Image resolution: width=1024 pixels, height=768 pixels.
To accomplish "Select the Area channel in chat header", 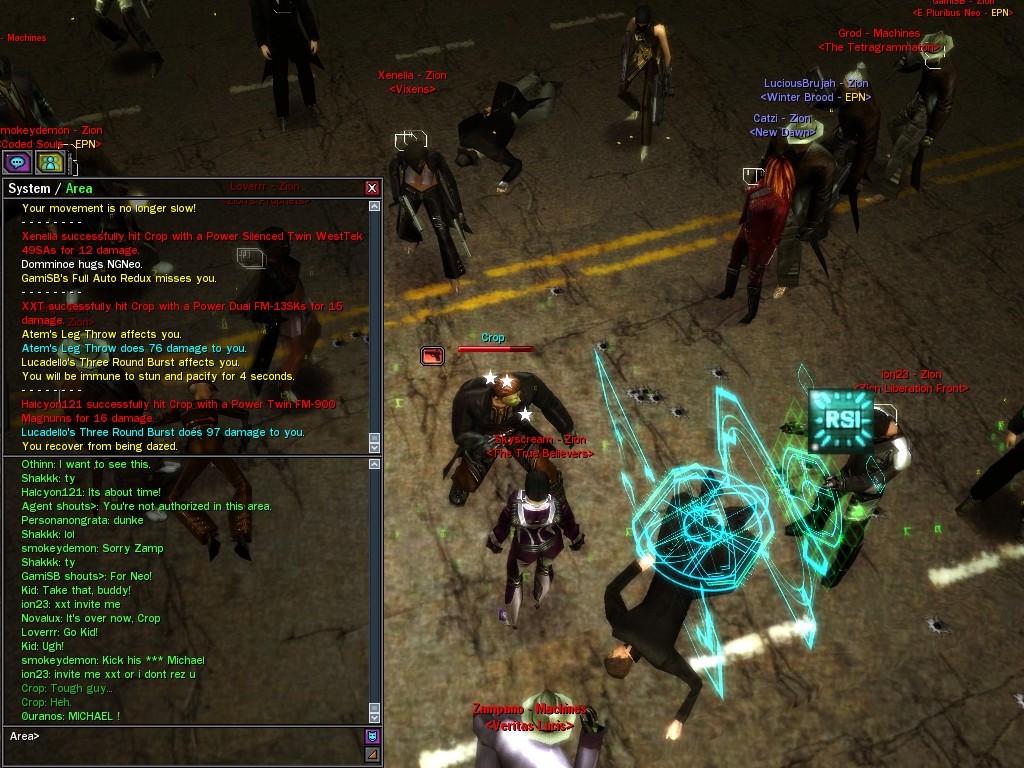I will click(79, 189).
